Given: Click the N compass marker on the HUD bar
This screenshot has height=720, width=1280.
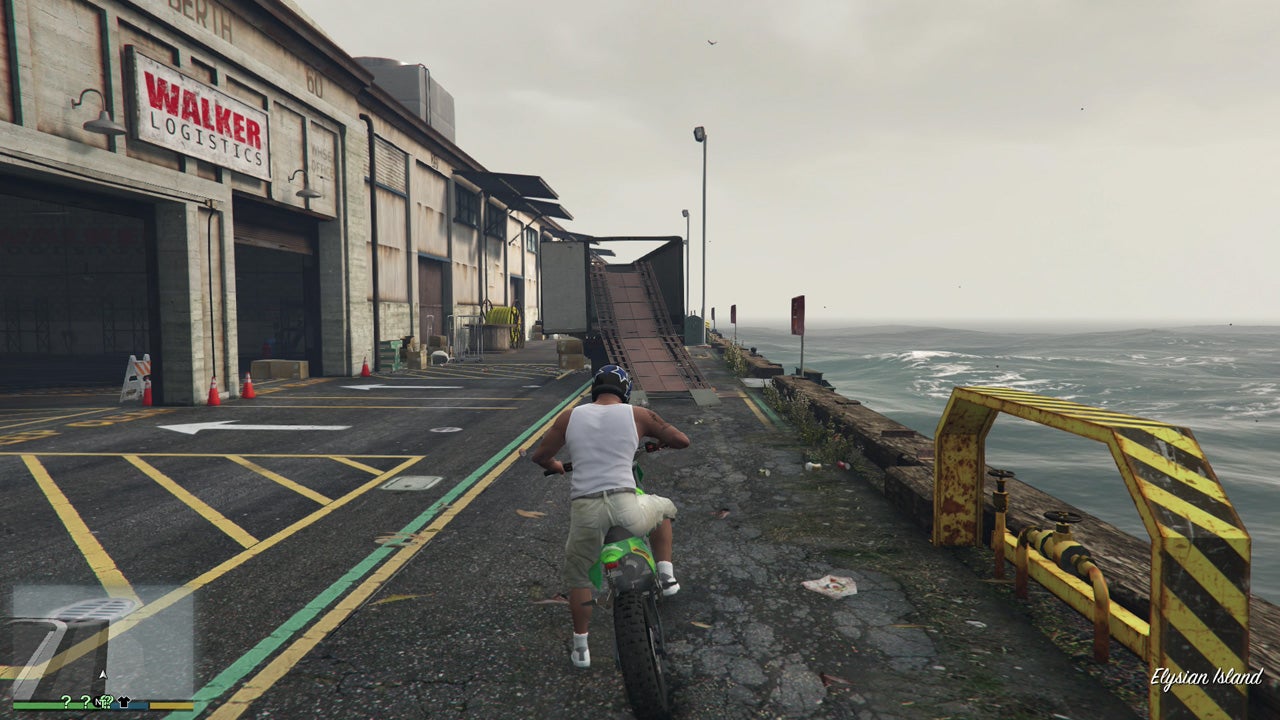Looking at the screenshot, I should pos(98,702).
